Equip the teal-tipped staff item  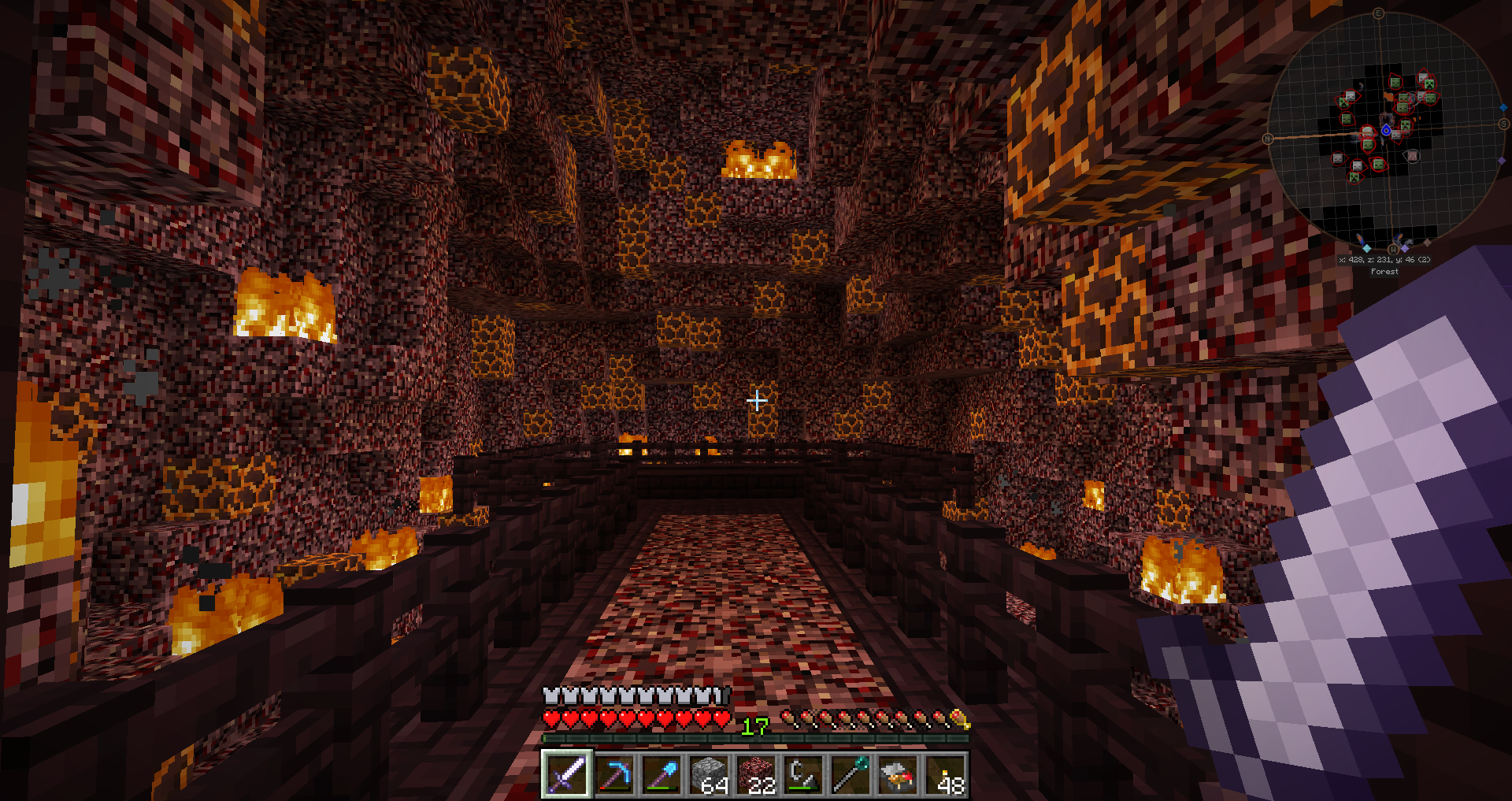pos(850,774)
